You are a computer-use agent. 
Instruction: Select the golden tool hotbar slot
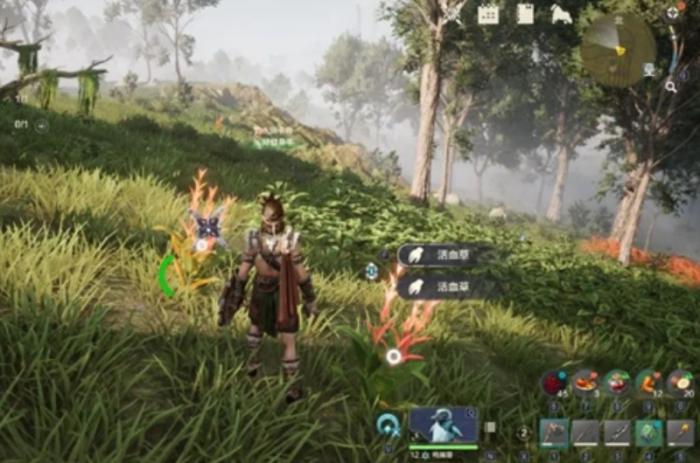[x=681, y=432]
